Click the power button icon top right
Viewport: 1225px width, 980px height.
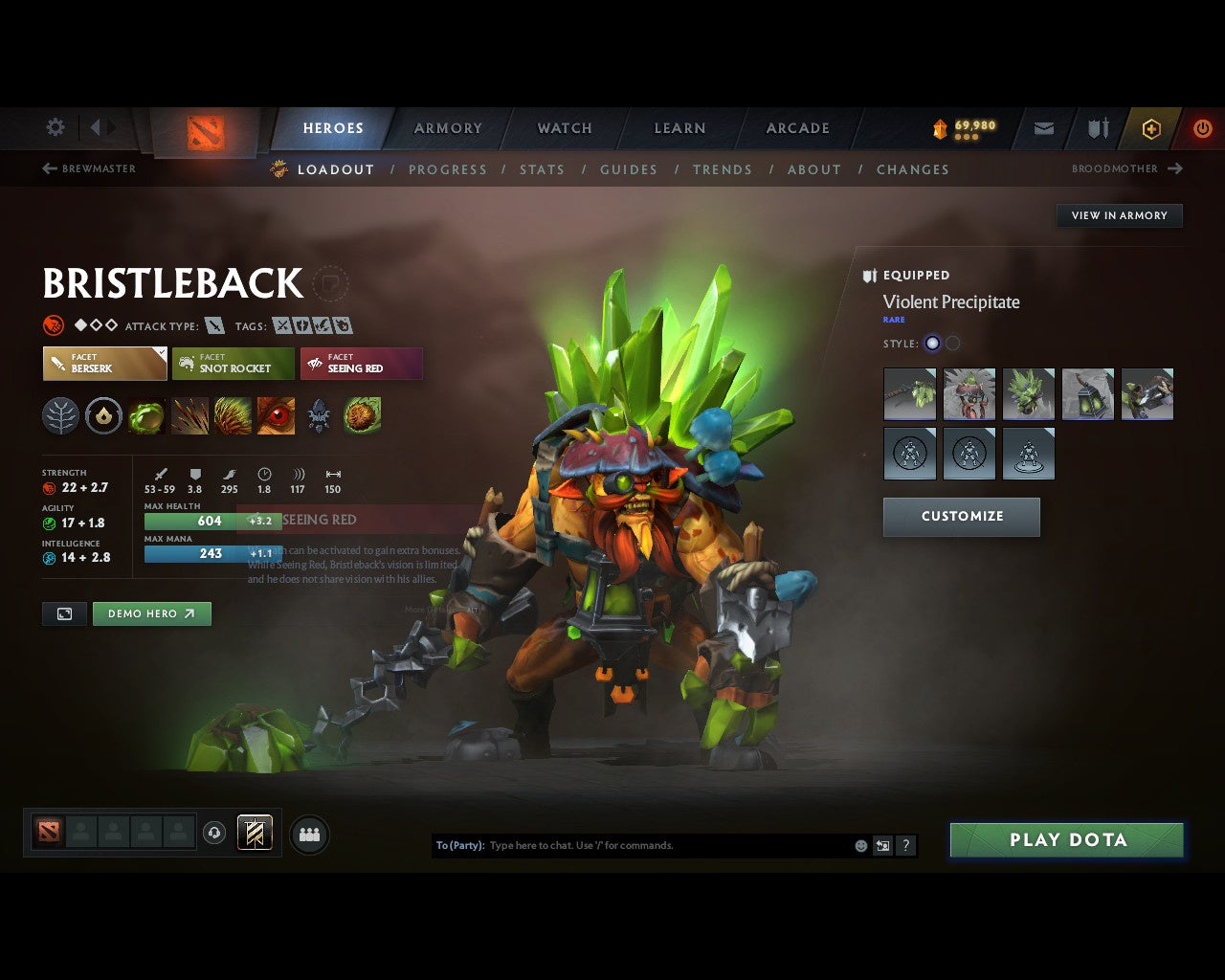pos(1203,128)
